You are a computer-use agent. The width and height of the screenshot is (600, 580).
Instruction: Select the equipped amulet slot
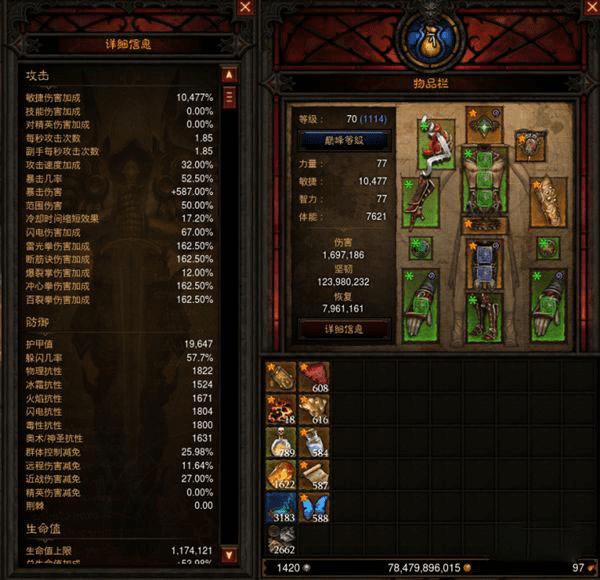click(530, 144)
